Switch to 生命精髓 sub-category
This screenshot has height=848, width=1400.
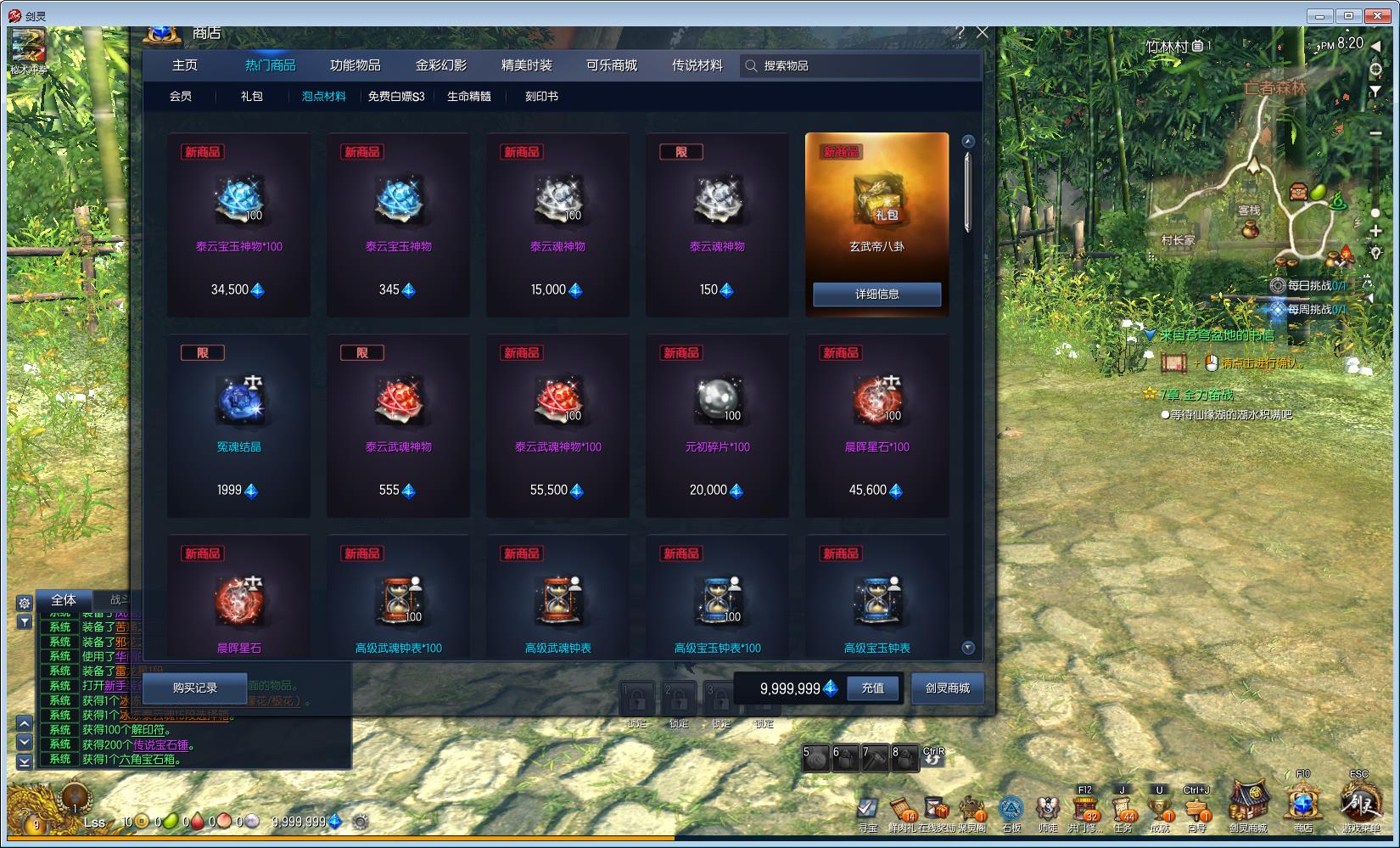(469, 97)
